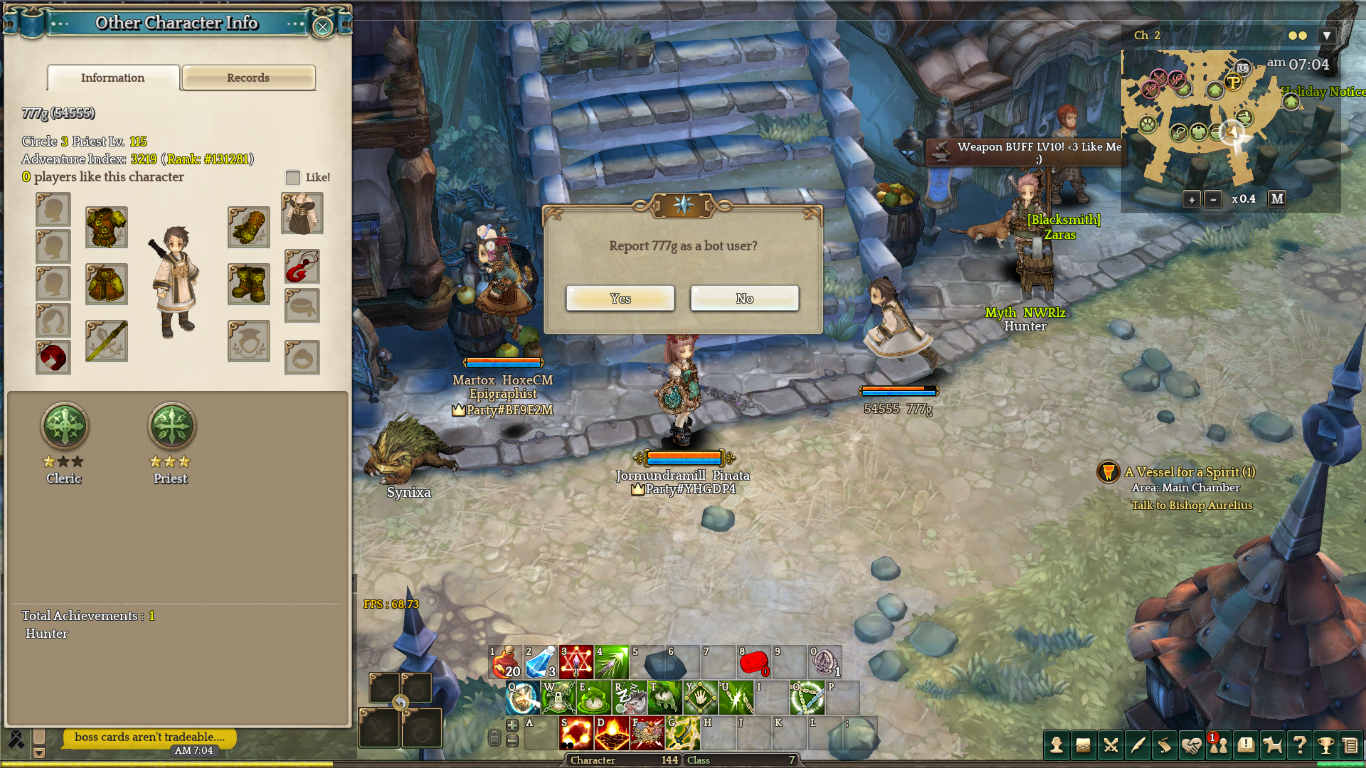The width and height of the screenshot is (1366, 768).
Task: Activate the fire ground skill on D
Action: click(611, 733)
